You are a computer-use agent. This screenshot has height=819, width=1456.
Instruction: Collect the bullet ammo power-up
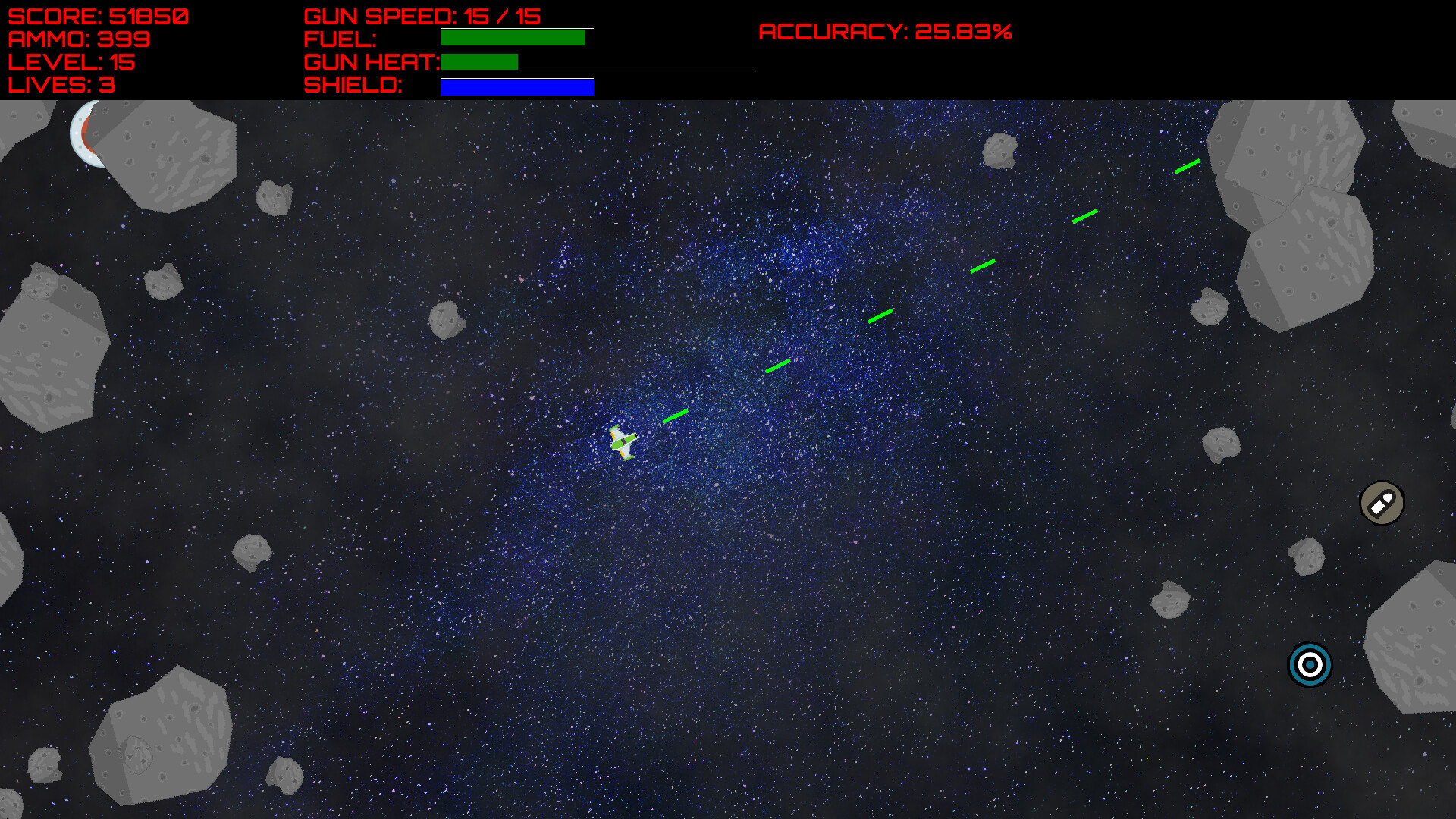[x=1382, y=504]
